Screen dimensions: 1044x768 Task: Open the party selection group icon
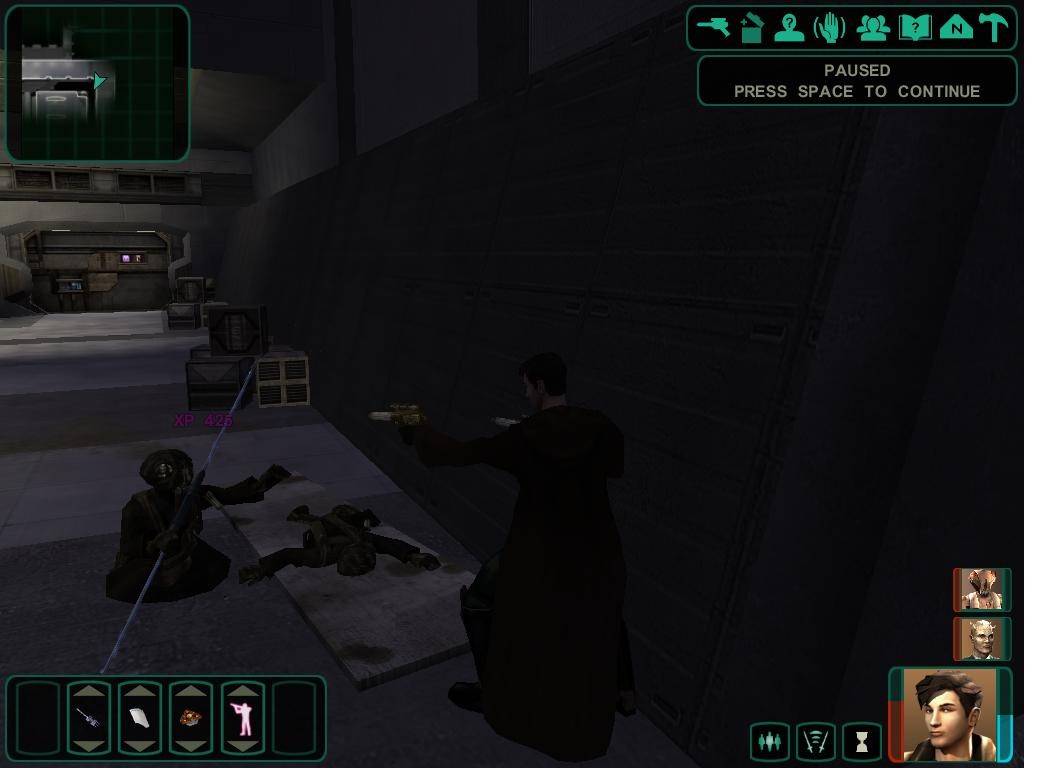tap(873, 27)
